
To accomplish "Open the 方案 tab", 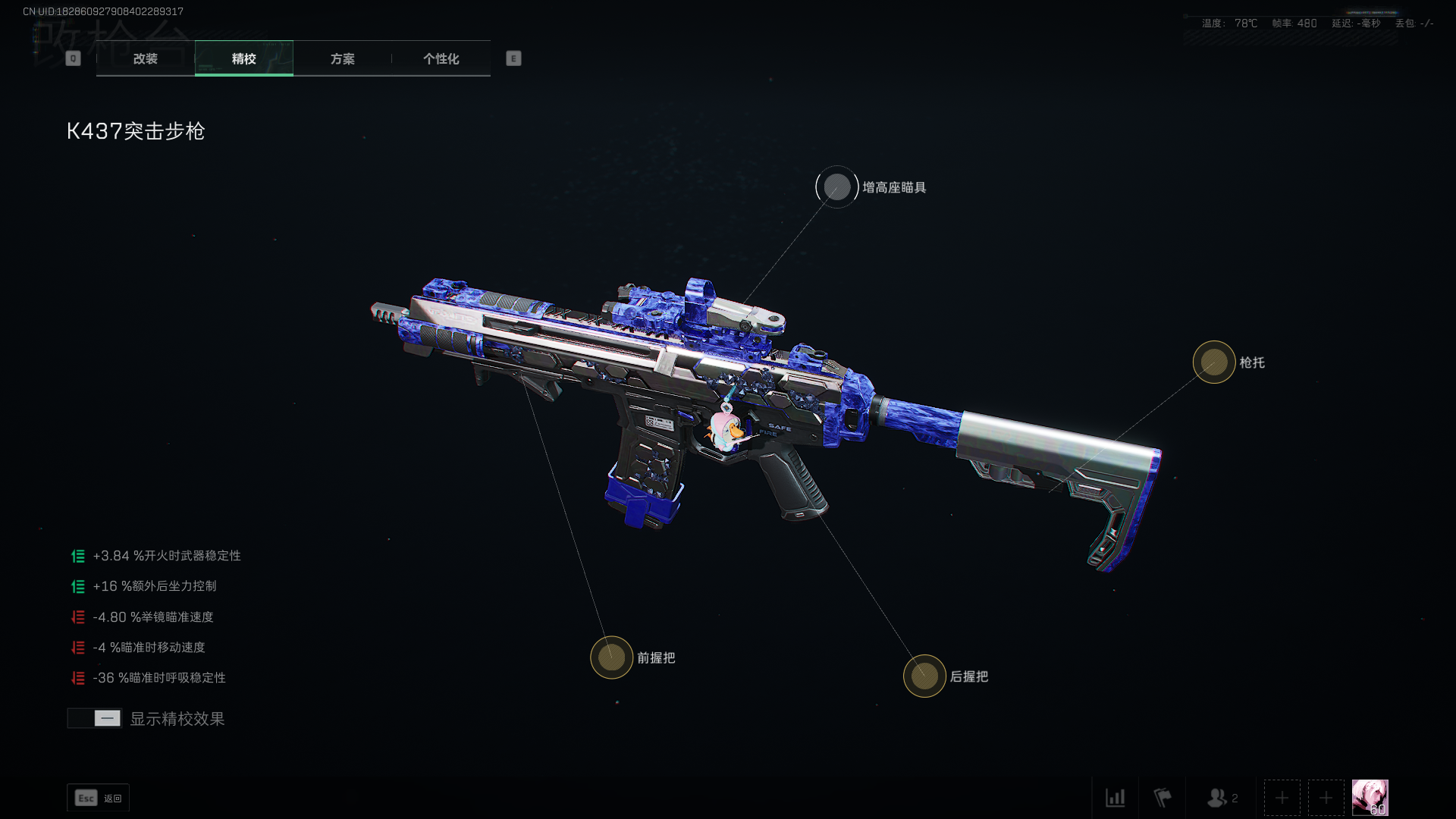I will click(342, 58).
